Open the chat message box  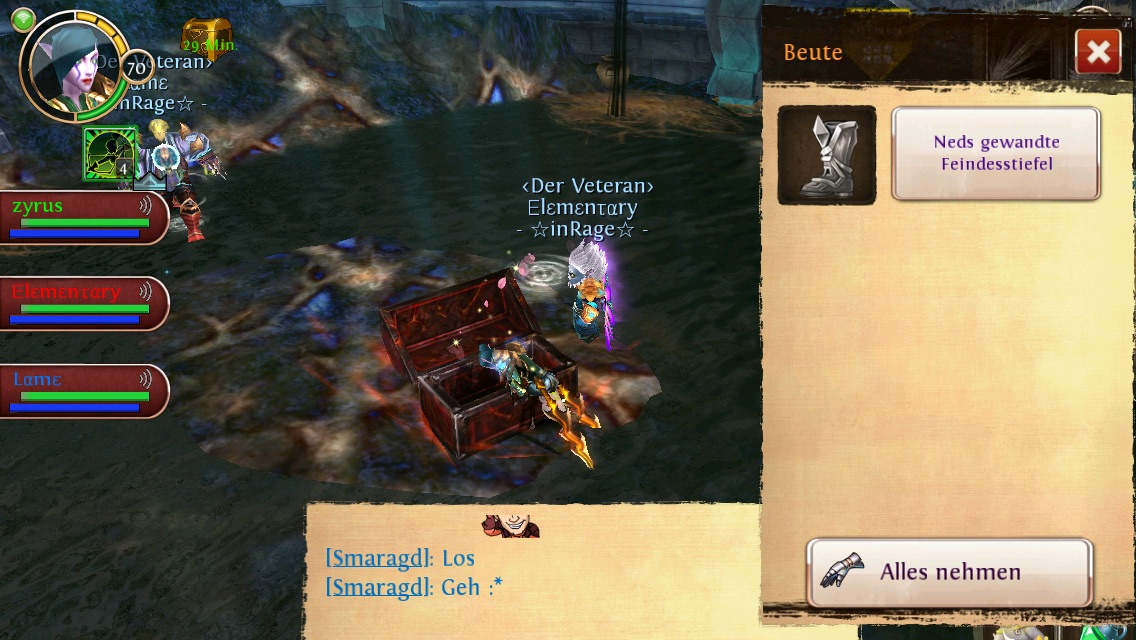pyautogui.click(x=532, y=573)
